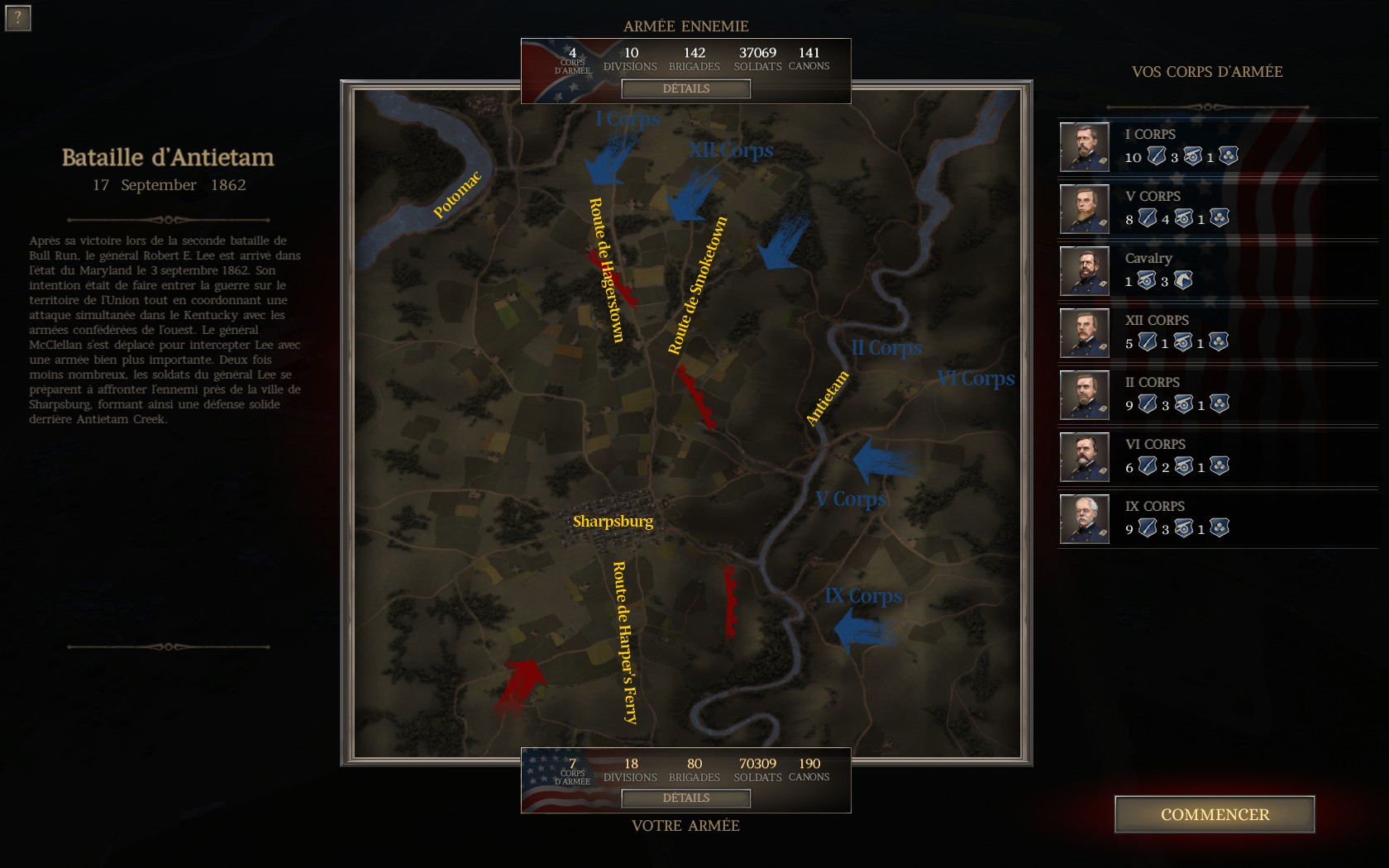Choose the V CORPS entry
This screenshot has height=868, width=1389.
click(x=1215, y=209)
